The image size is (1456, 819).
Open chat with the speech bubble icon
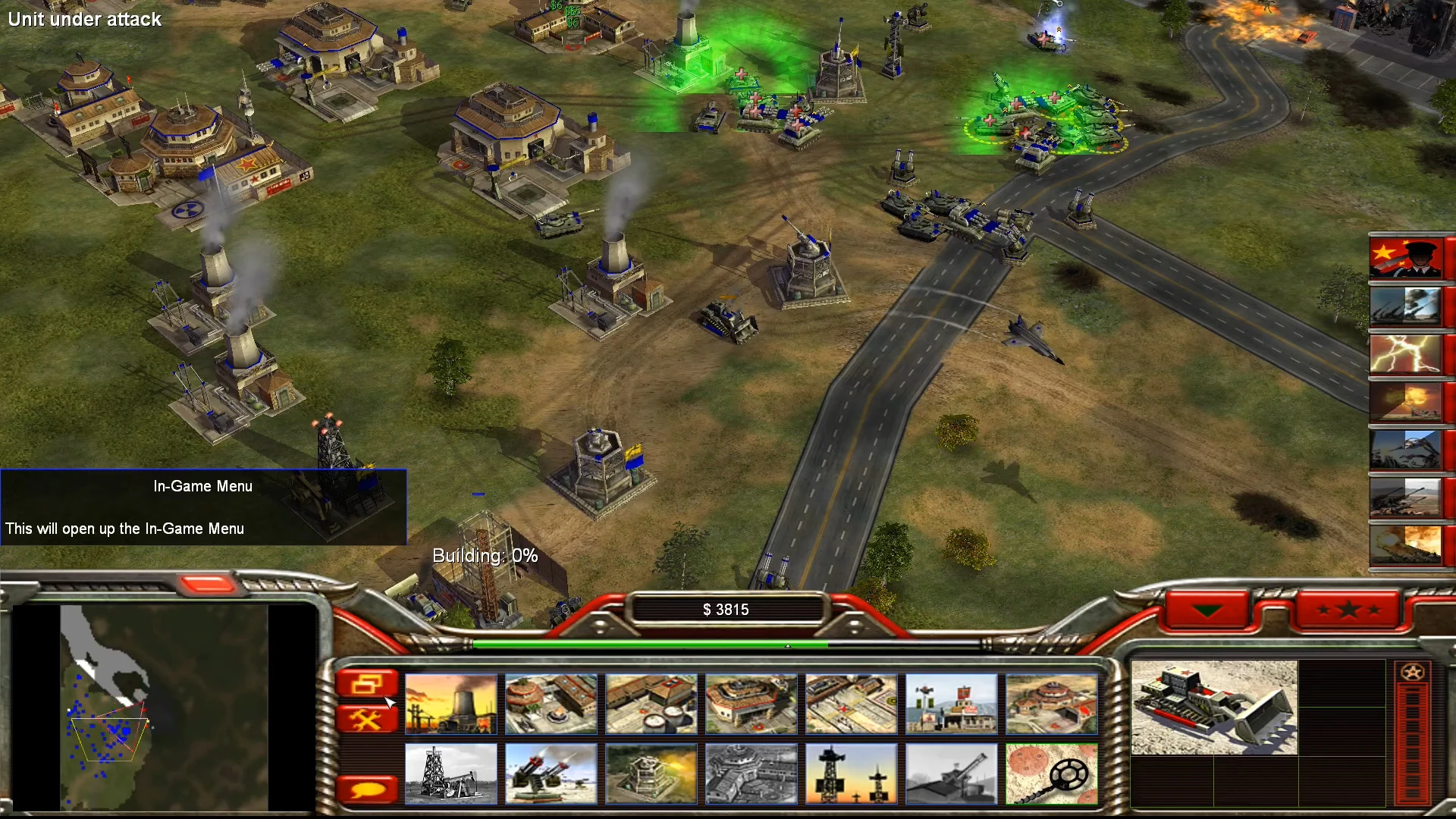click(368, 789)
